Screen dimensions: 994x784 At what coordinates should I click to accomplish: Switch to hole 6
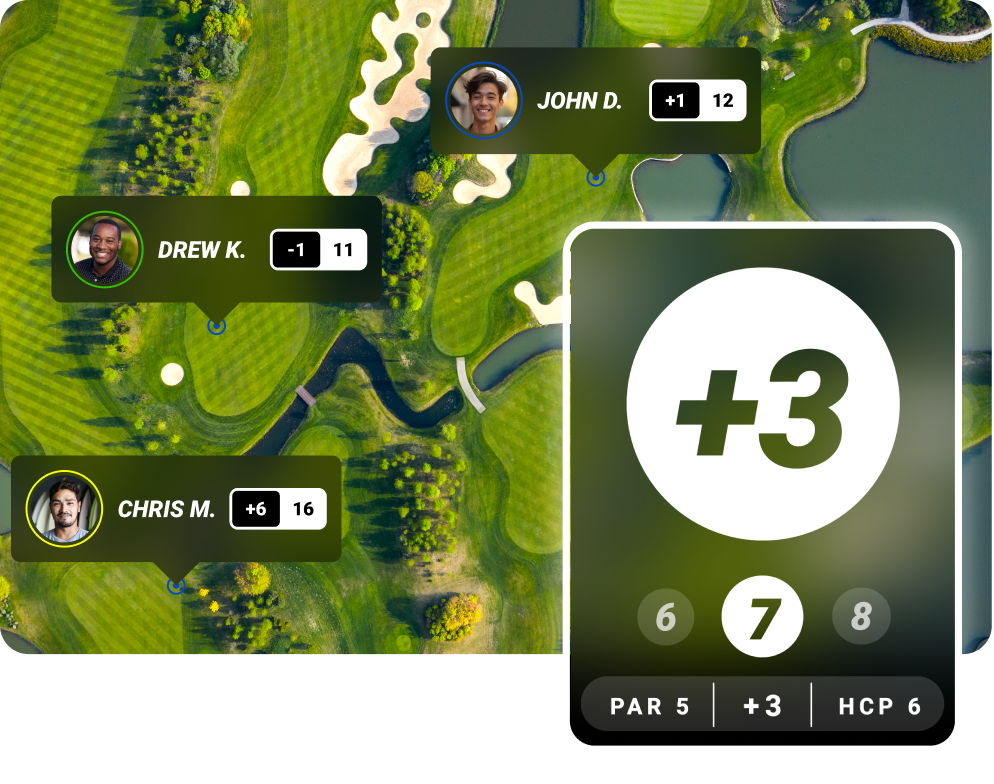665,618
